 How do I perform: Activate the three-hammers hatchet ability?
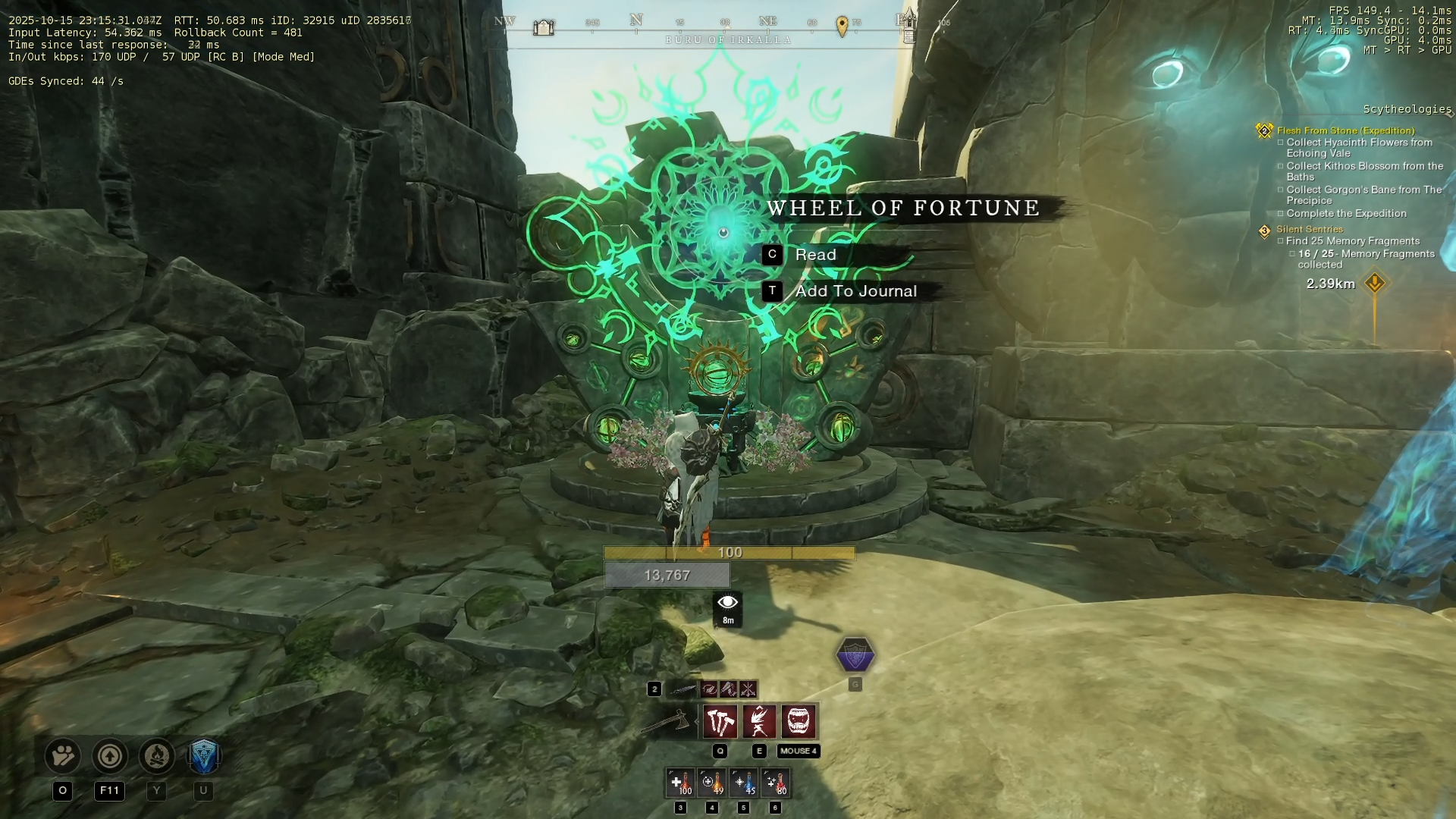(x=720, y=721)
